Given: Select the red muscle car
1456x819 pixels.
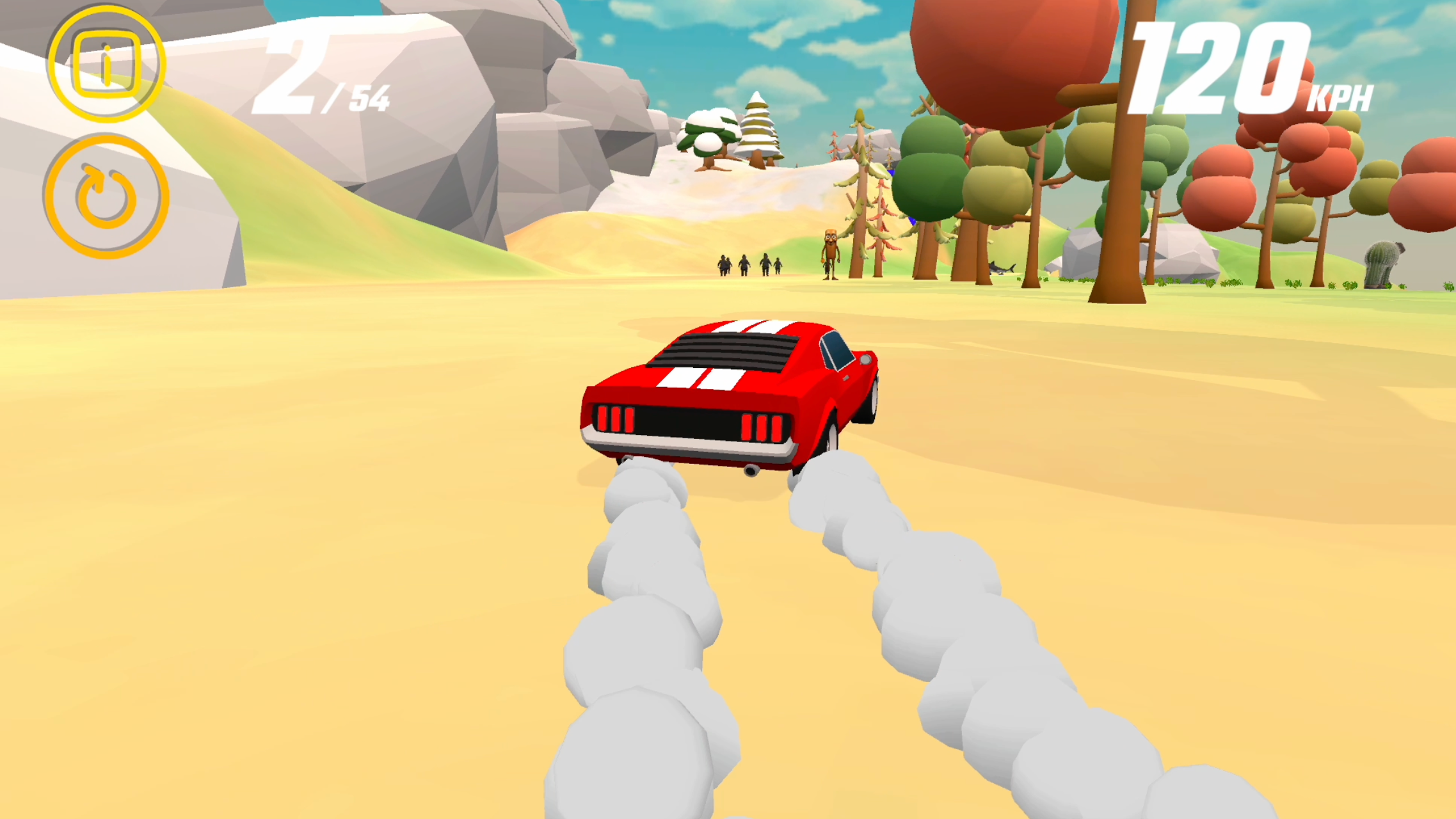Looking at the screenshot, I should point(730,397).
